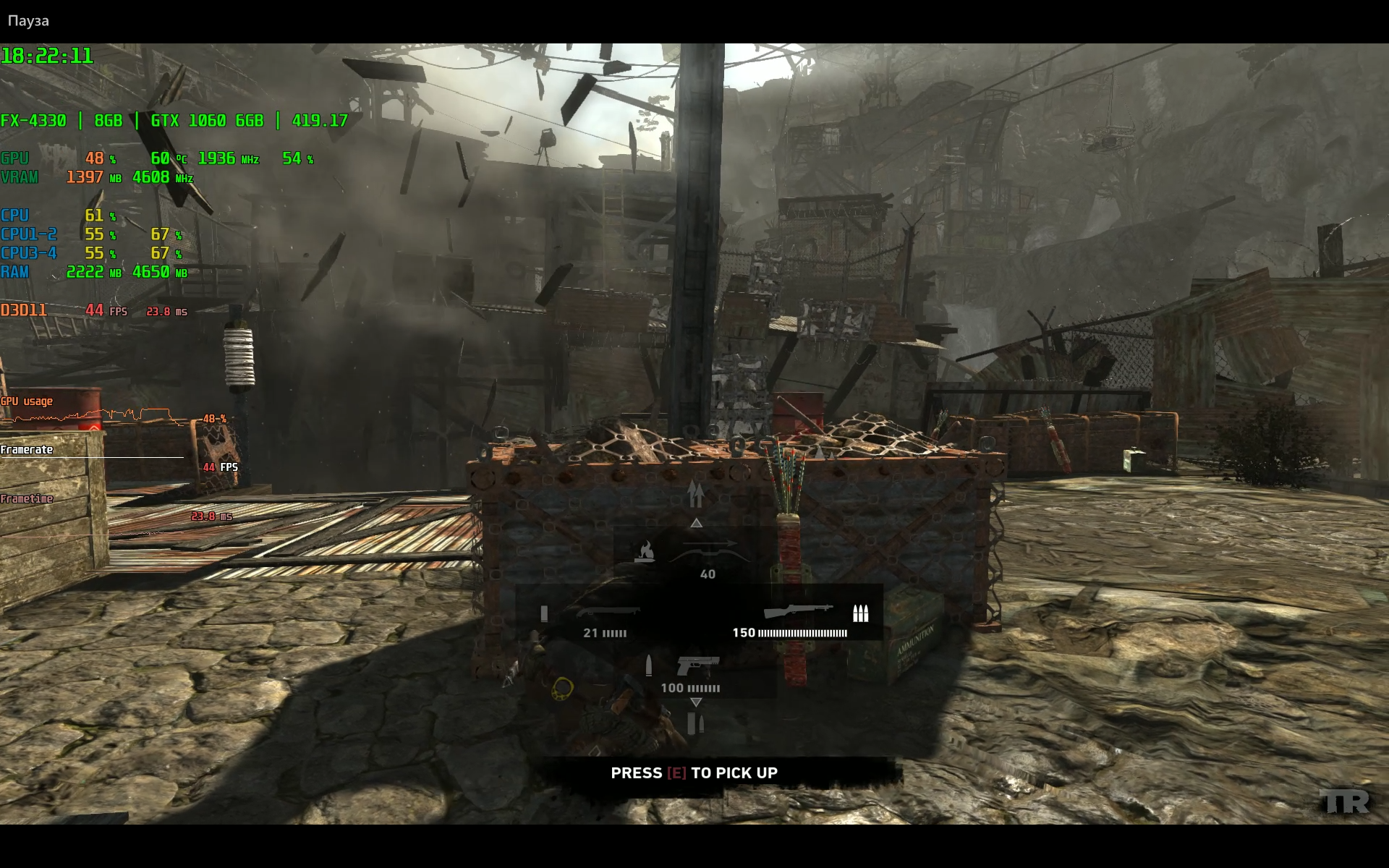The width and height of the screenshot is (1389, 868).
Task: Click the upward triangle above the bow
Action: pos(696,522)
